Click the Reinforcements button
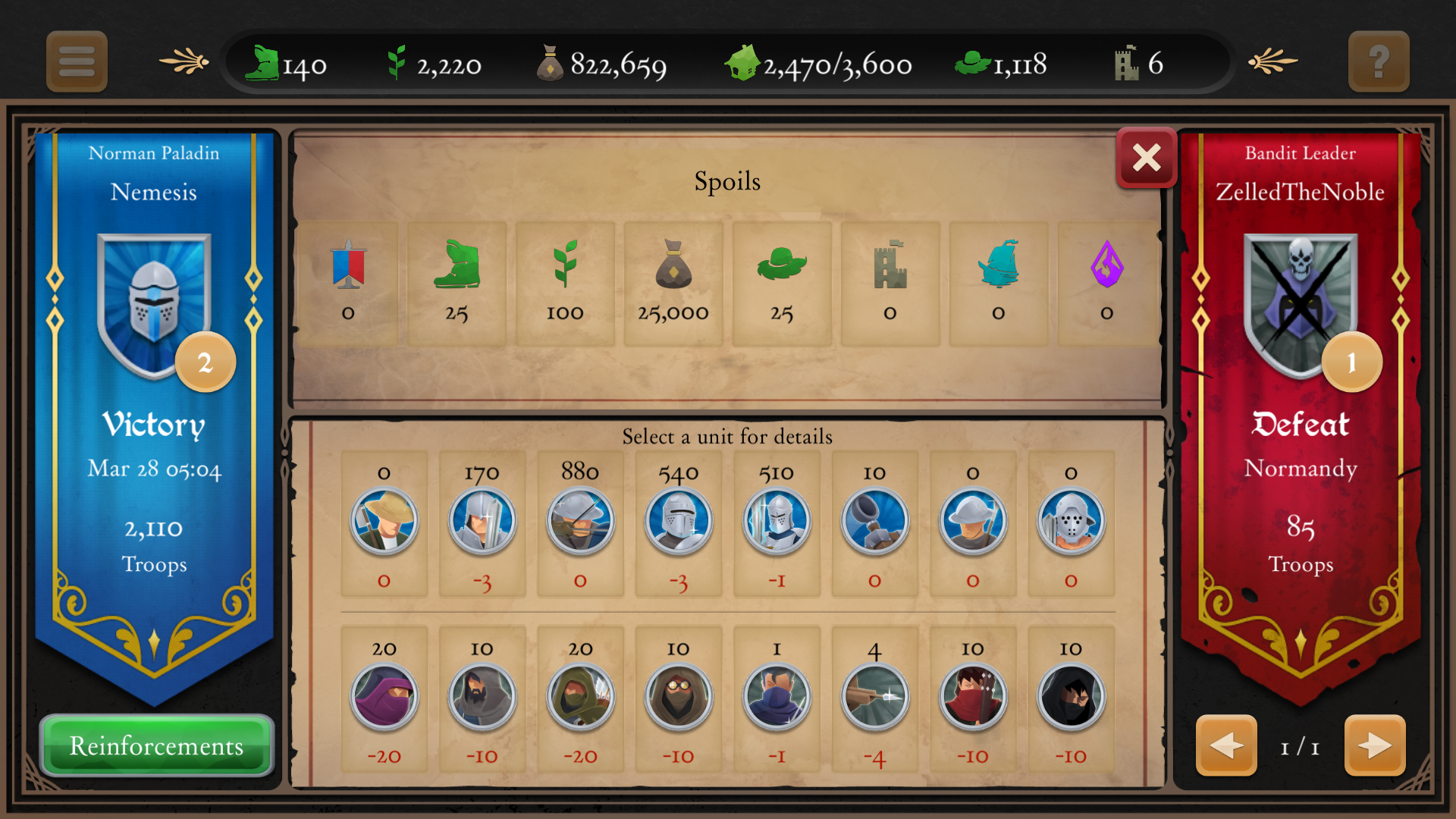The height and width of the screenshot is (819, 1456). click(155, 746)
